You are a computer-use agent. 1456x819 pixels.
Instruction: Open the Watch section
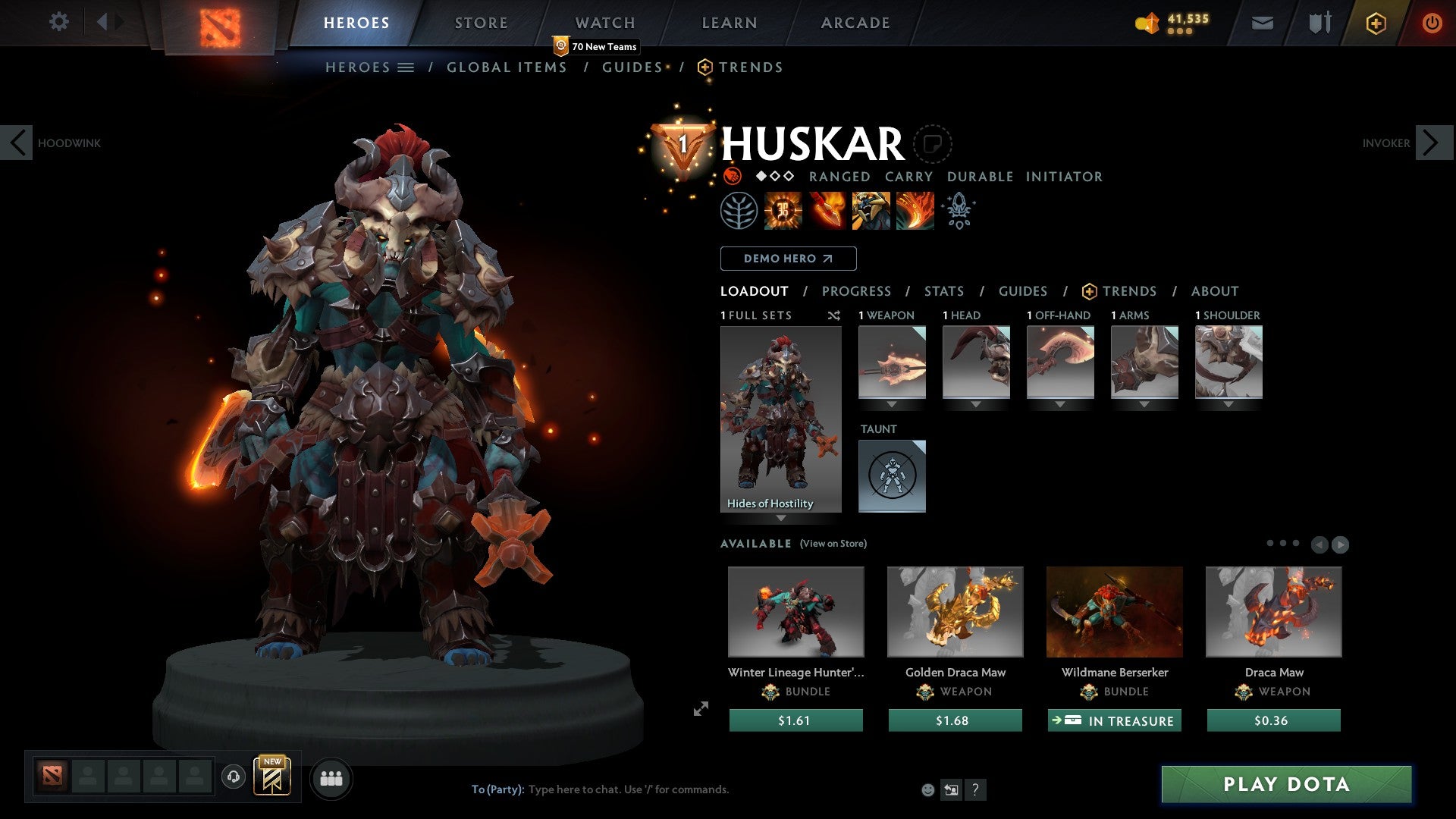coord(604,22)
